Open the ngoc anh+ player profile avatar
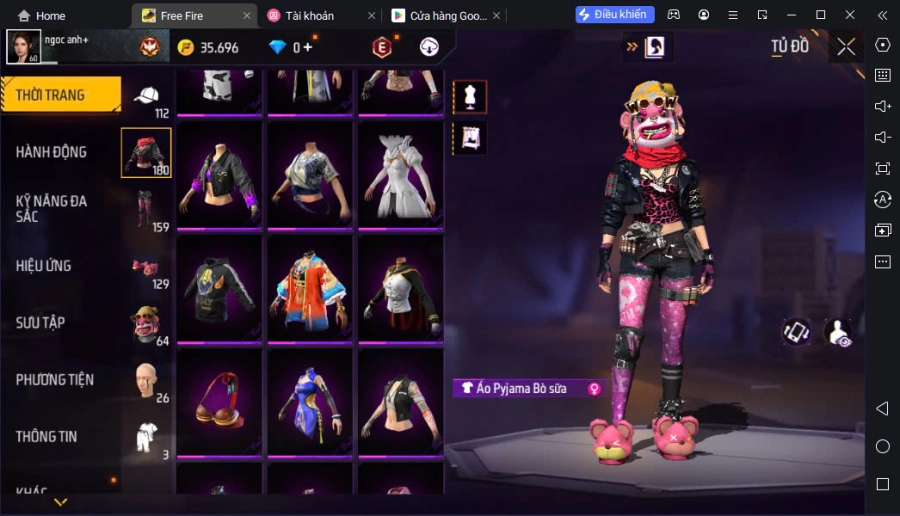Screen dimensions: 900x516 coord(24,46)
